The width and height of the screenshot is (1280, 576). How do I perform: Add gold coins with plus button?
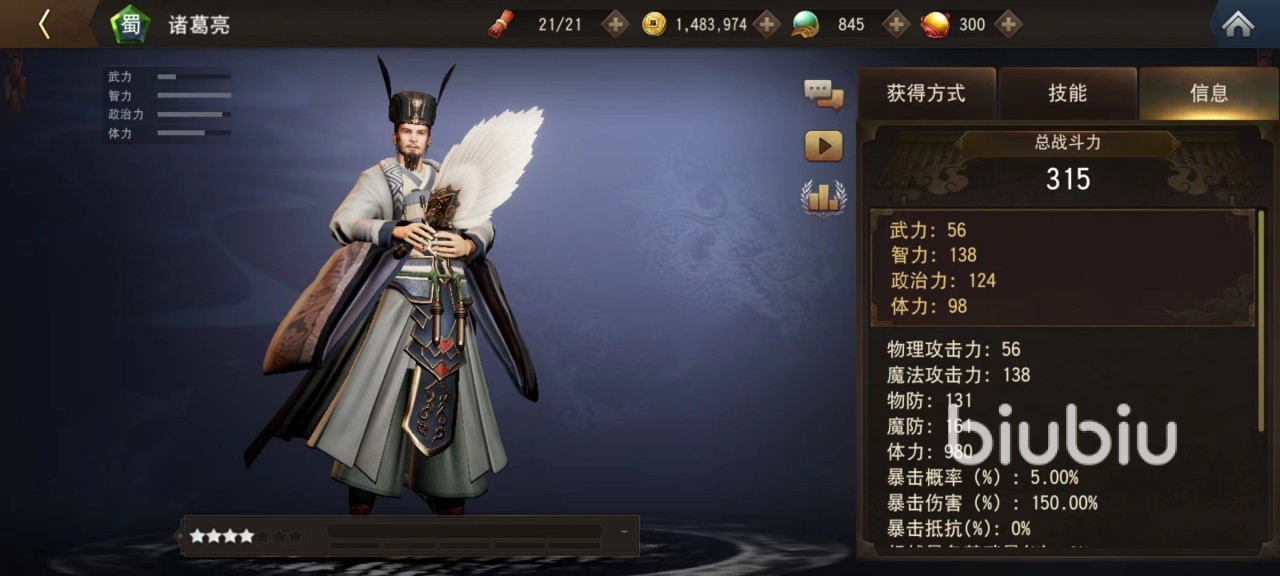pyautogui.click(x=767, y=24)
